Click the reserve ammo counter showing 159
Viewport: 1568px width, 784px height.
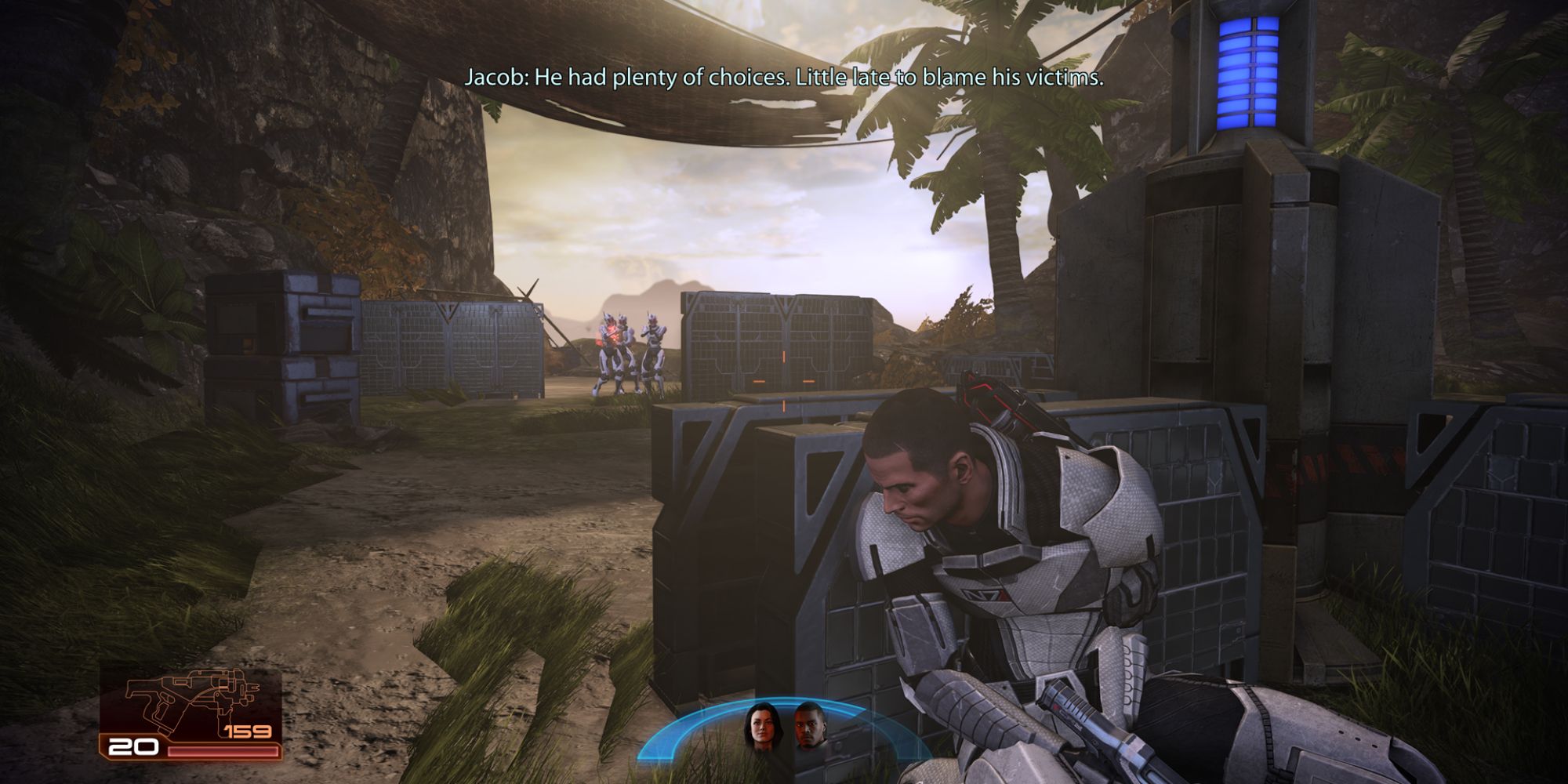pos(247,733)
